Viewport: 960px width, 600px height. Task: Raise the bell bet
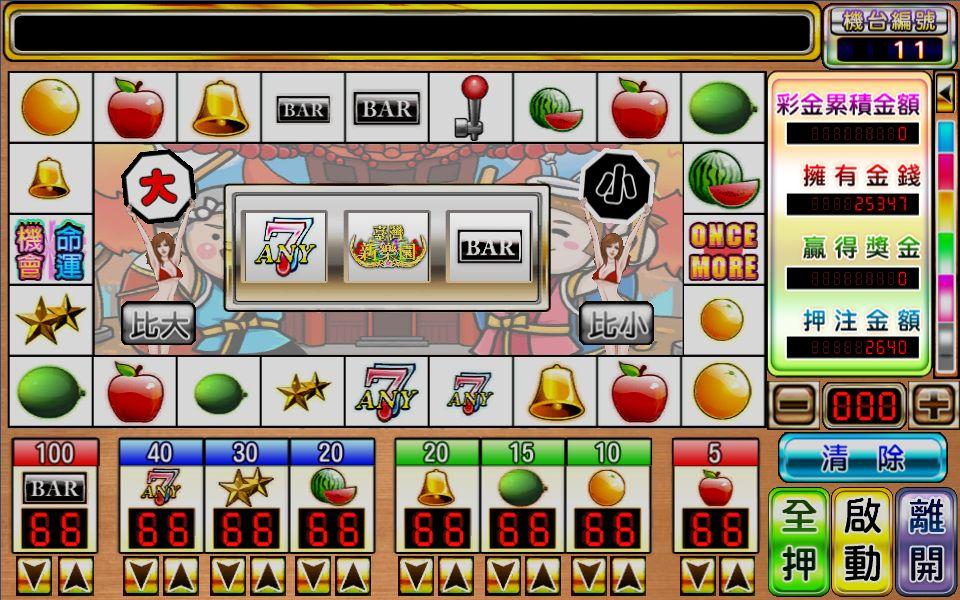pos(459,575)
